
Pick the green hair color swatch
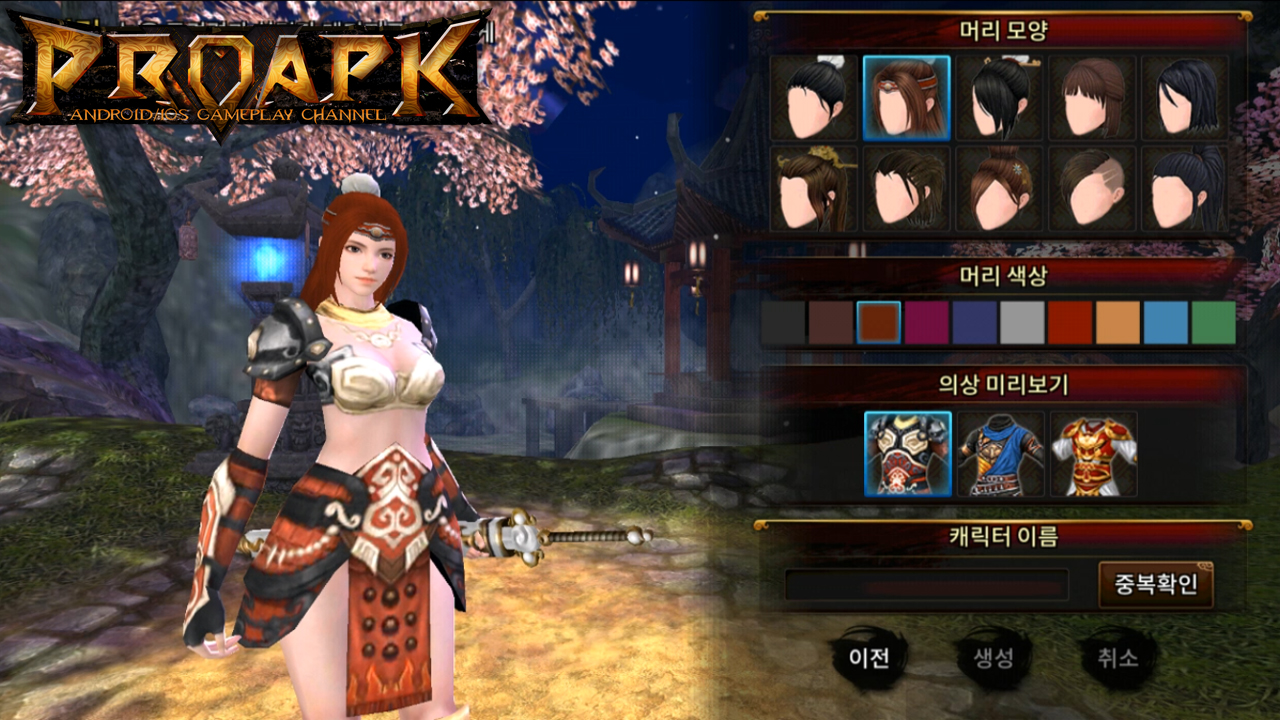(x=1214, y=323)
